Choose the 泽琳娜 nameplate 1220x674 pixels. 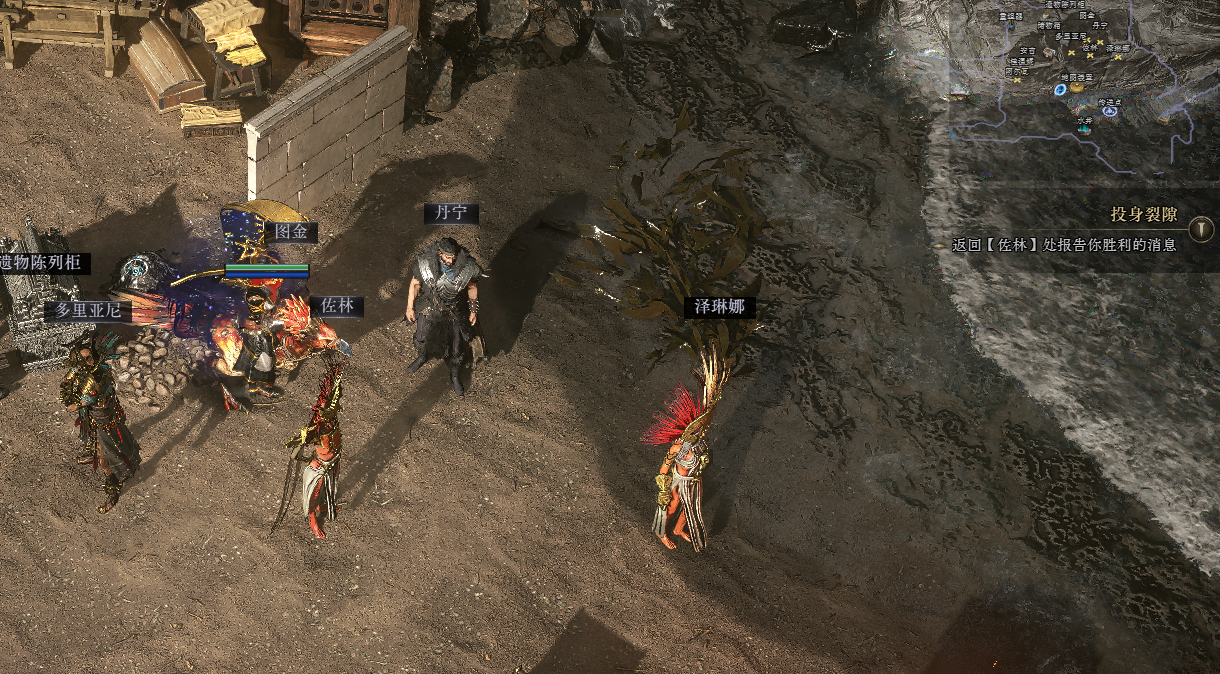(720, 307)
